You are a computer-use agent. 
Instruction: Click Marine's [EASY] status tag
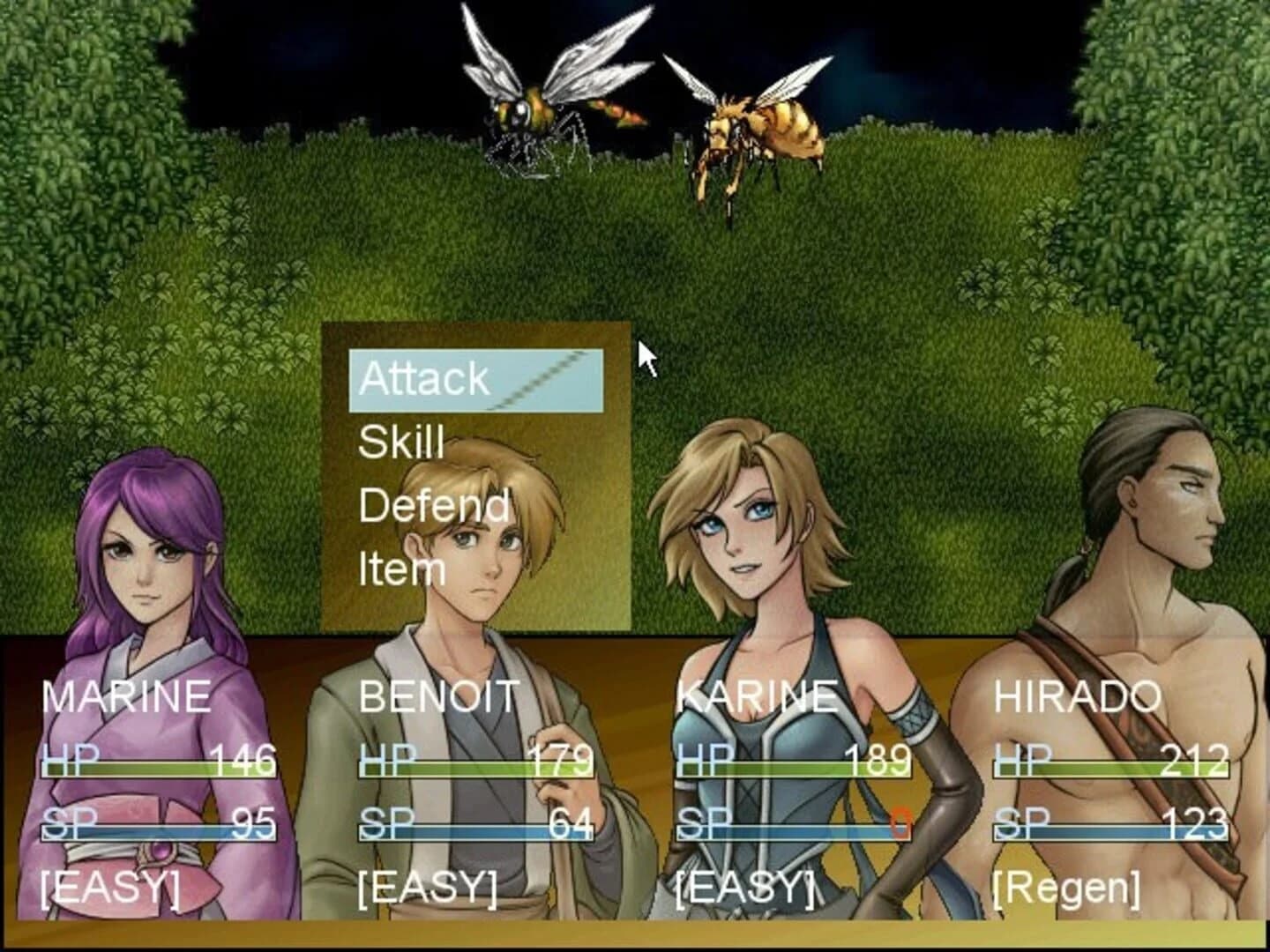pos(110,890)
